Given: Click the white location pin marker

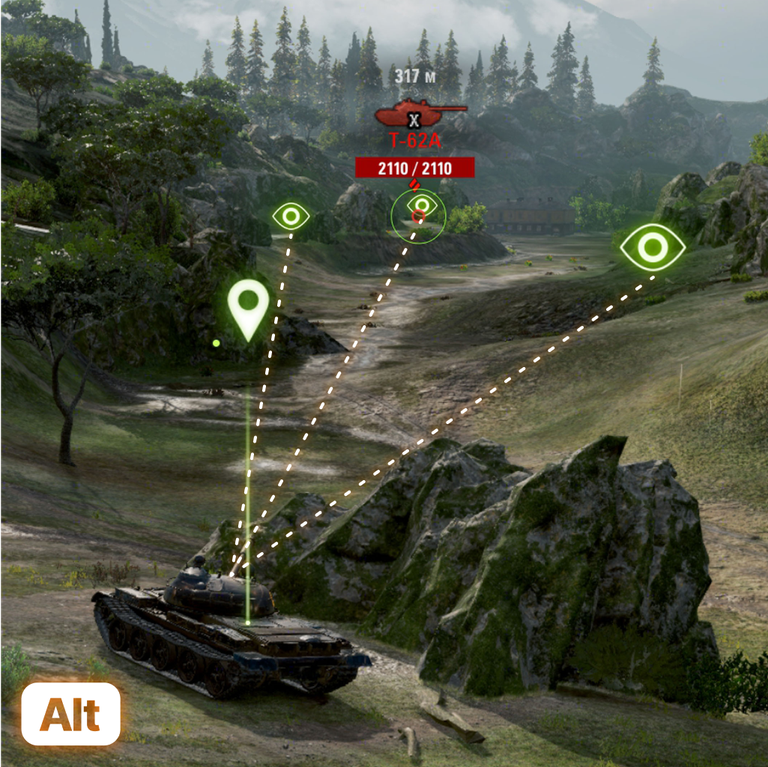Looking at the screenshot, I should tap(248, 305).
